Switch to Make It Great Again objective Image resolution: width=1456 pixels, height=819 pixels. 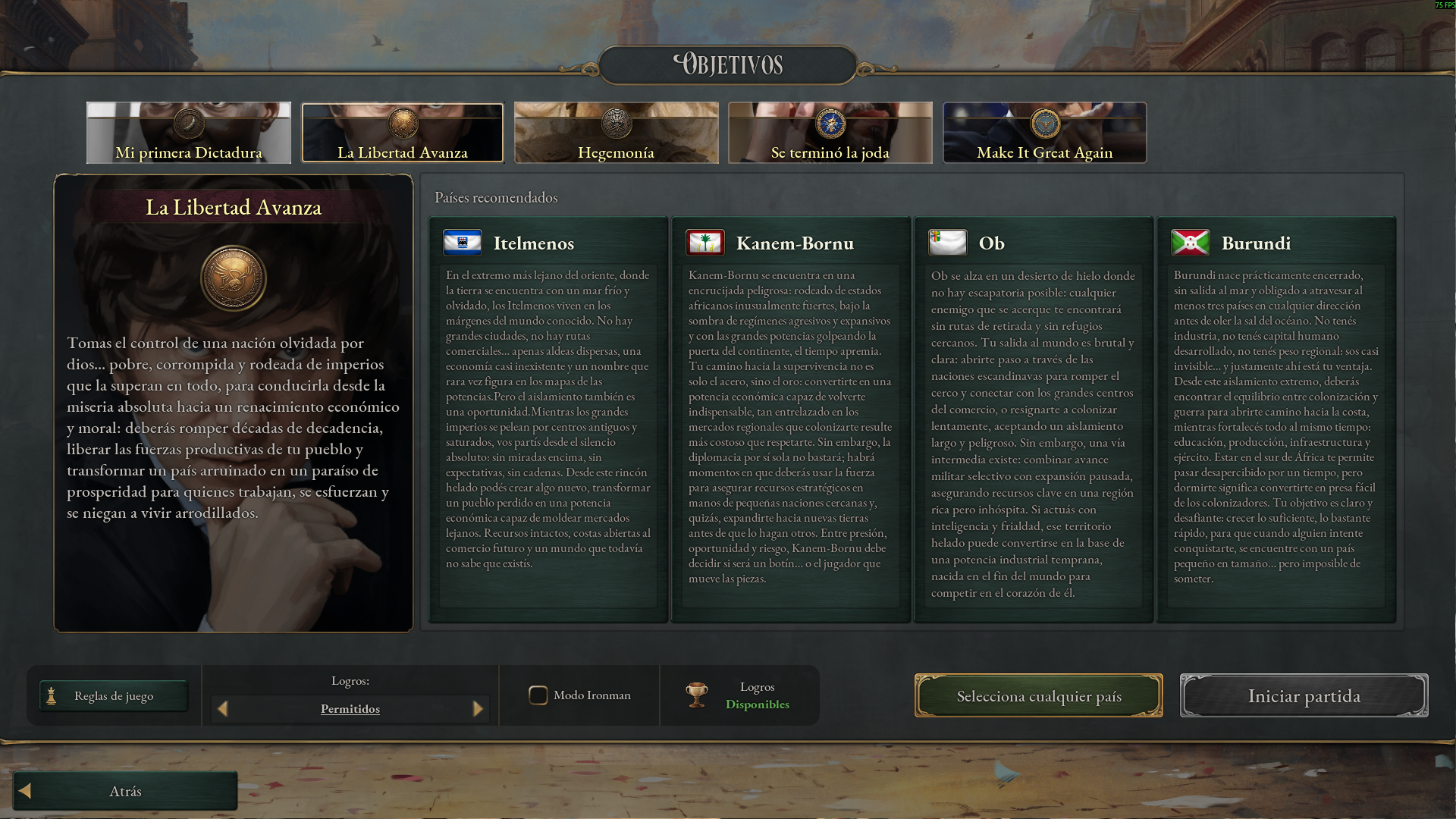pos(1044,133)
